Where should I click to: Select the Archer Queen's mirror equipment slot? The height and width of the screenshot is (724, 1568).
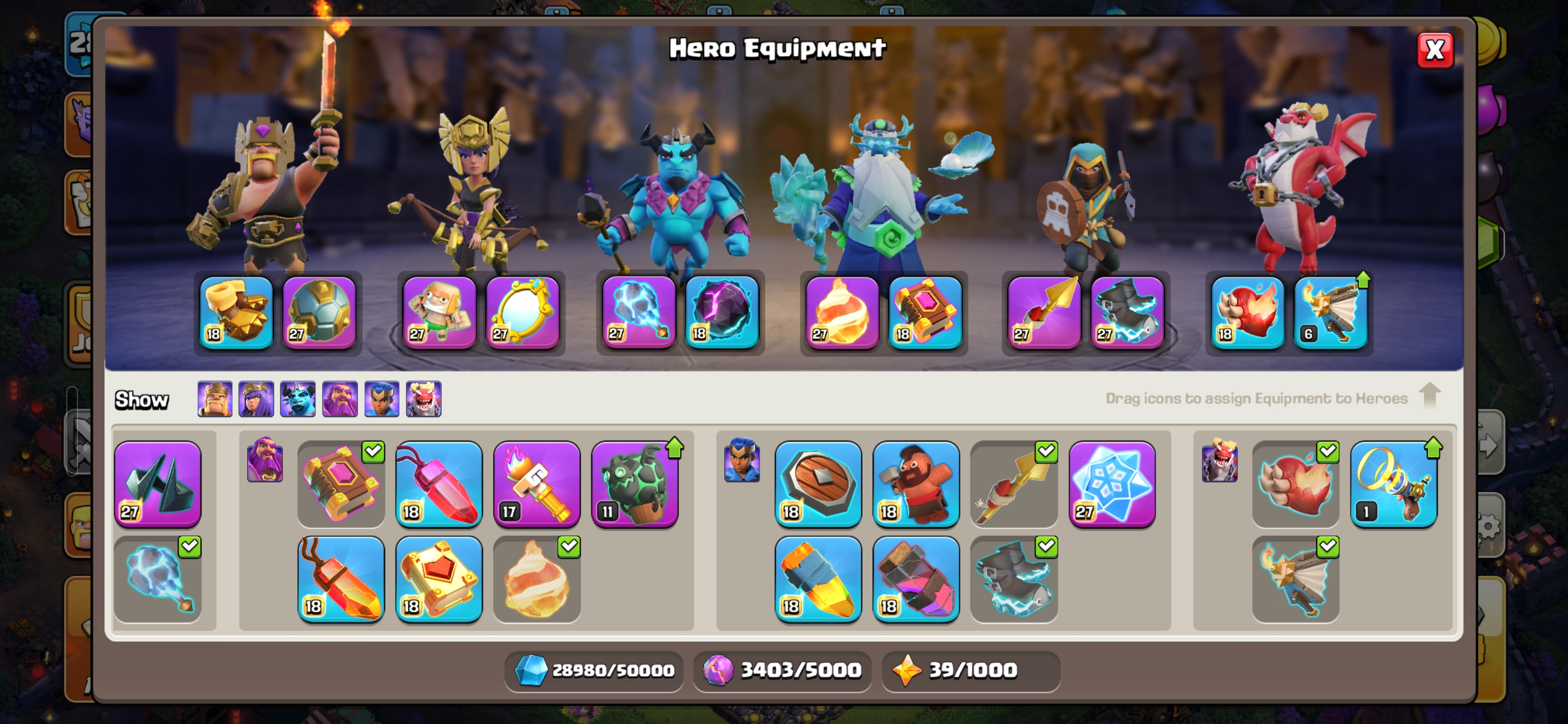(x=522, y=312)
